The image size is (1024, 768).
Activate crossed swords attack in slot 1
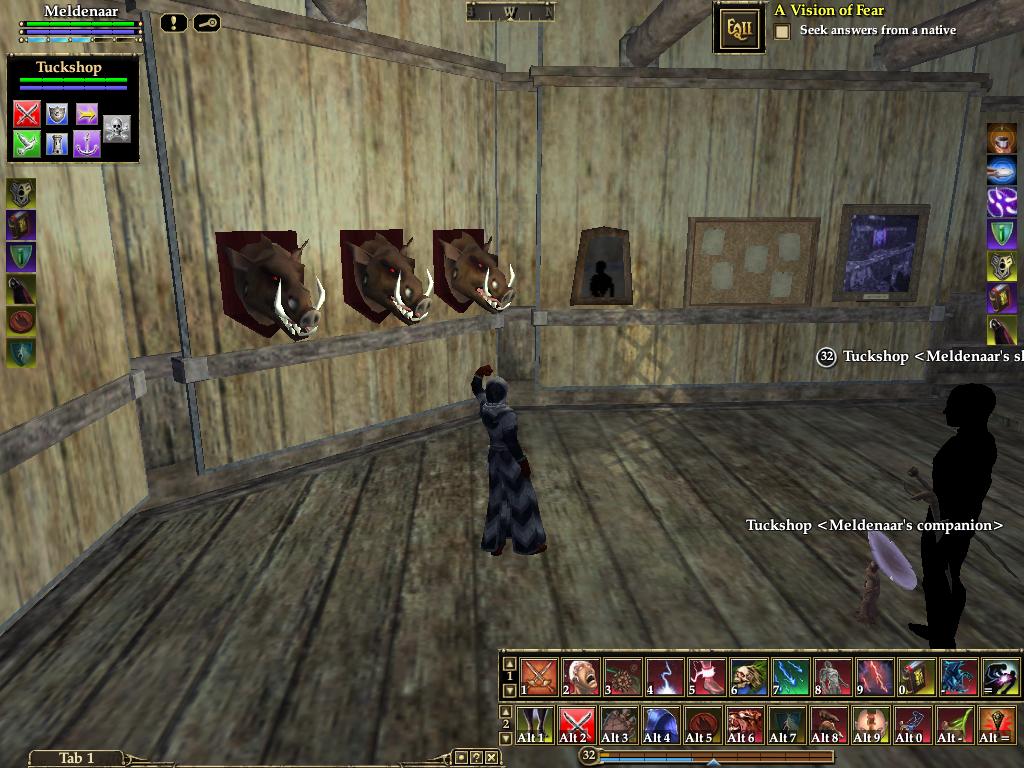538,677
